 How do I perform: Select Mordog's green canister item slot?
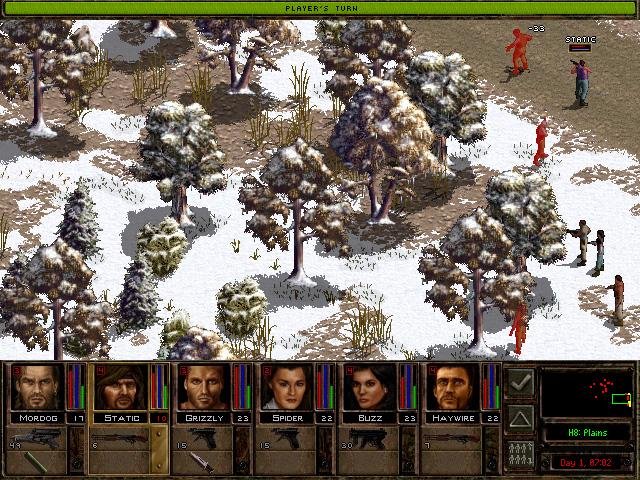[37, 462]
